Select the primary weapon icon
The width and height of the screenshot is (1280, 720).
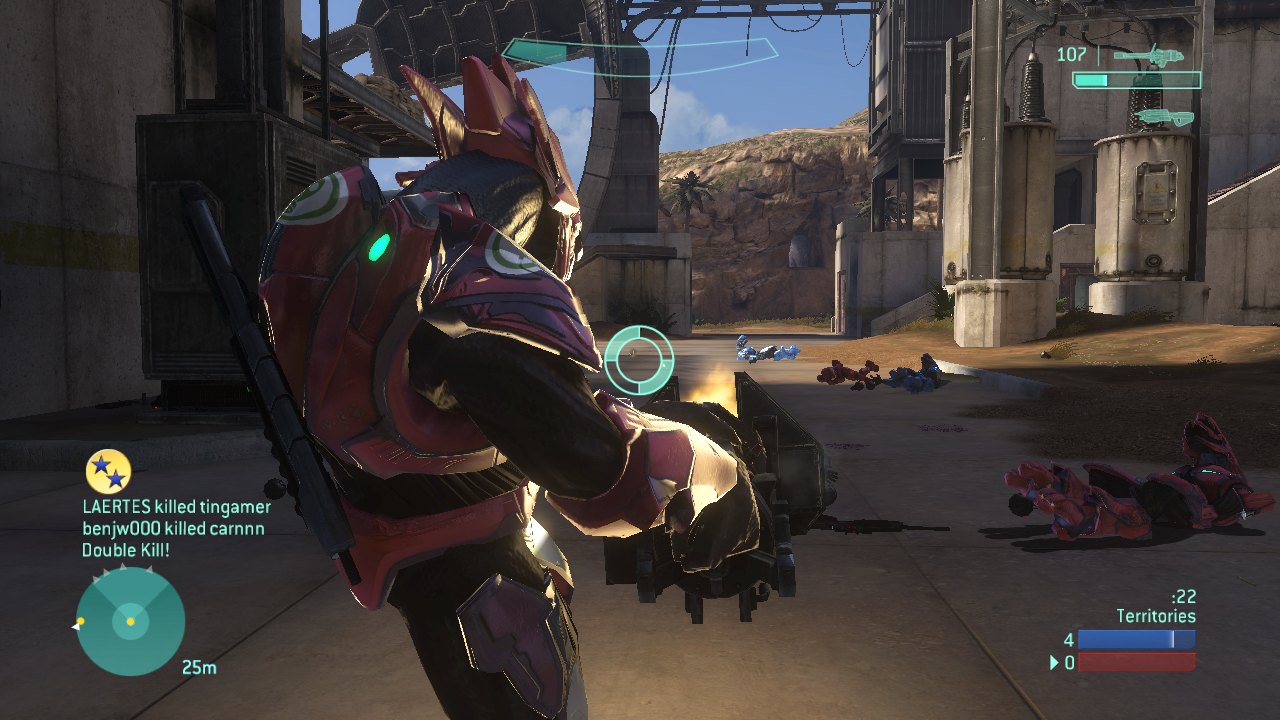click(x=1149, y=55)
